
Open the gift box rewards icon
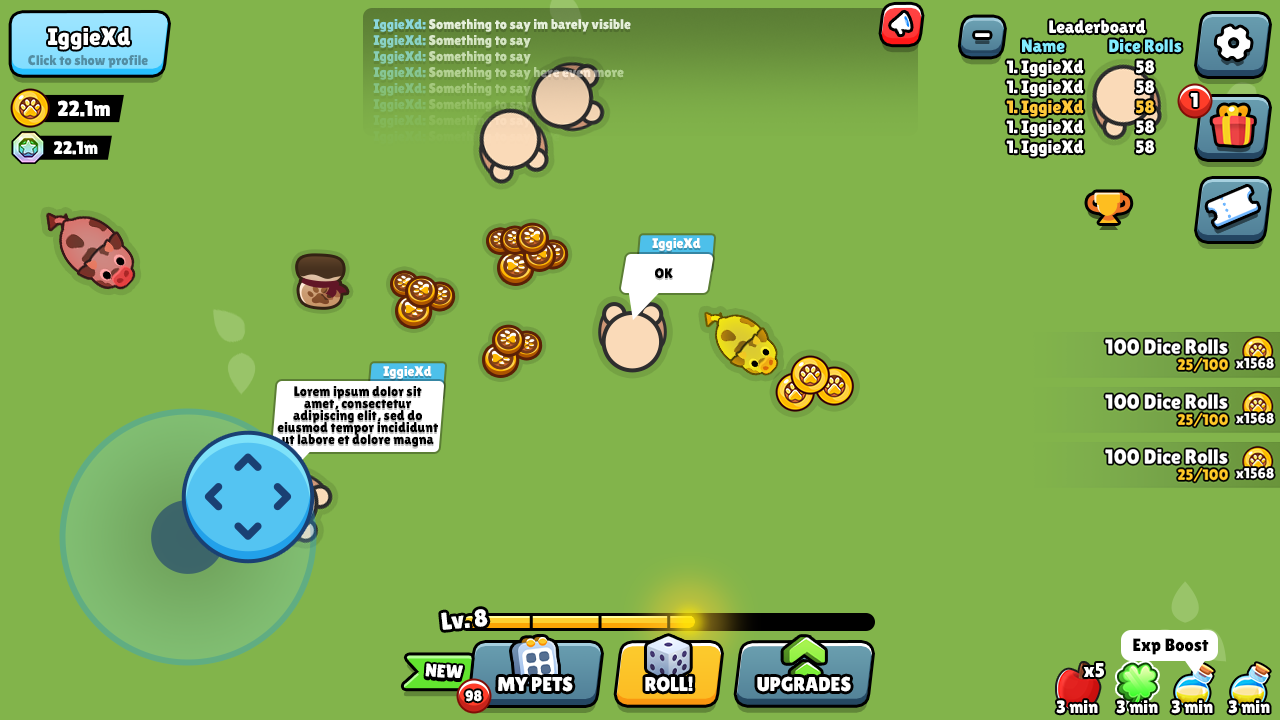click(1232, 128)
